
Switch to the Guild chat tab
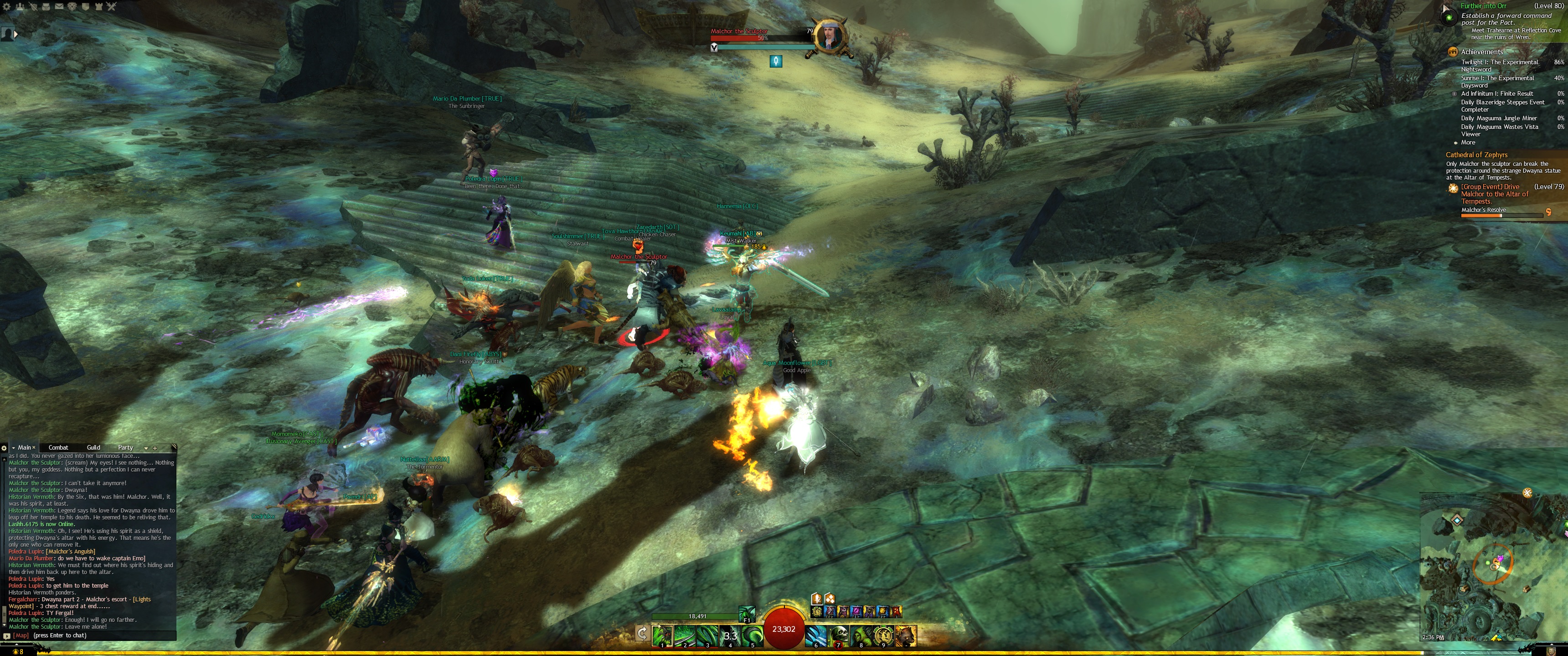point(93,447)
